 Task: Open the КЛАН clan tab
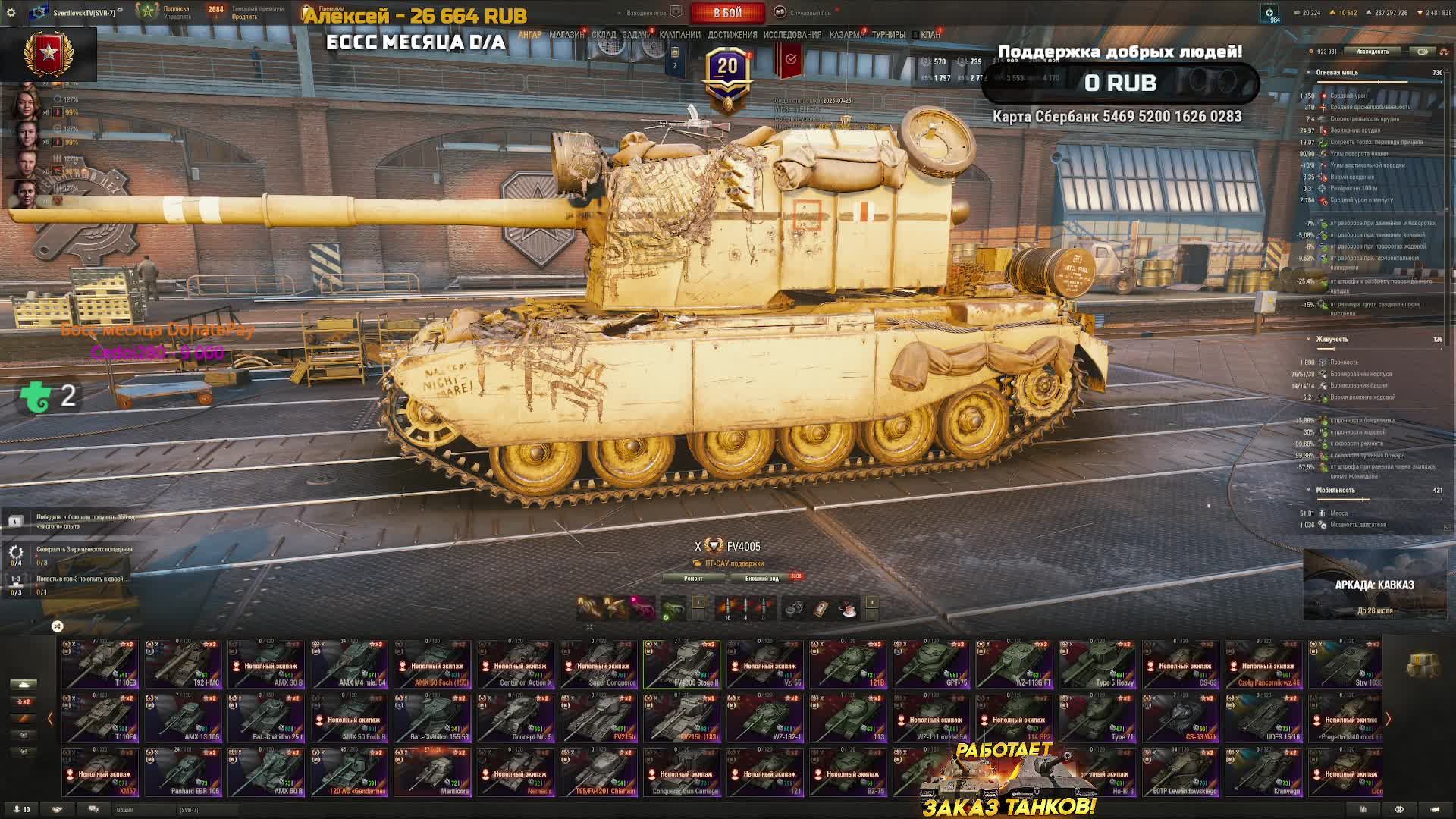click(930, 35)
